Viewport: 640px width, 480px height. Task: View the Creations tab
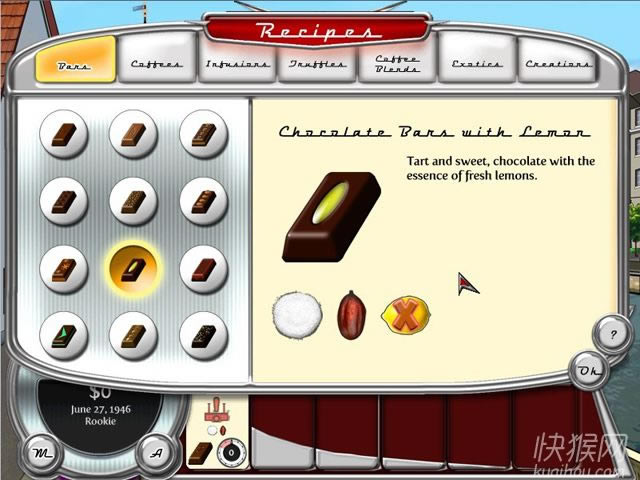pos(556,64)
